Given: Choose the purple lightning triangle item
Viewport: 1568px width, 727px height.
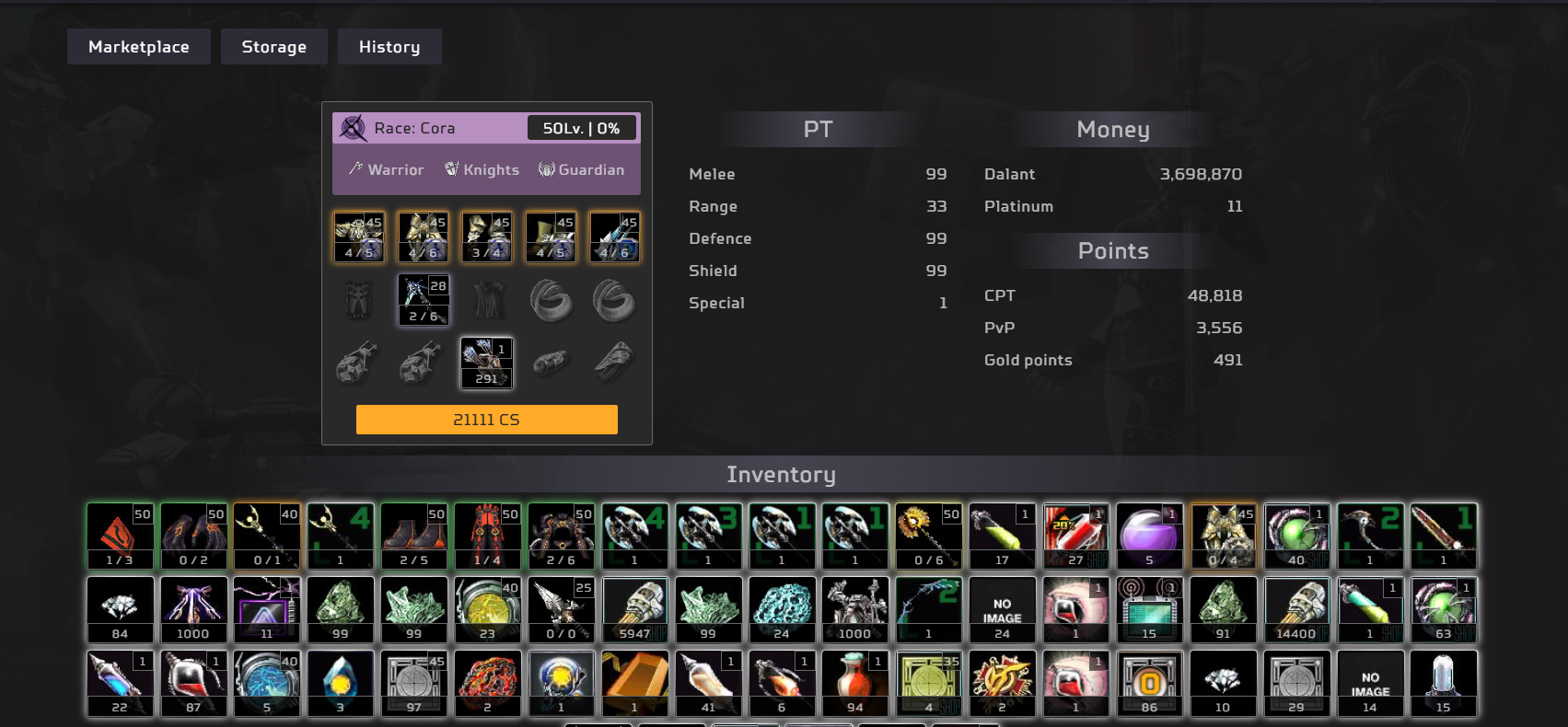Looking at the screenshot, I should pyautogui.click(x=267, y=609).
